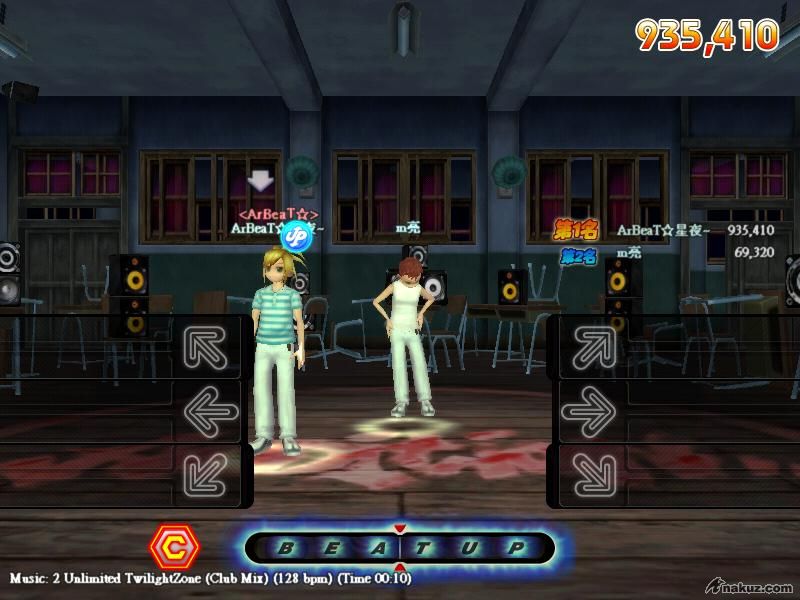This screenshot has height=600, width=800.
Task: Hit the up-left arrow pad
Action: coord(211,346)
